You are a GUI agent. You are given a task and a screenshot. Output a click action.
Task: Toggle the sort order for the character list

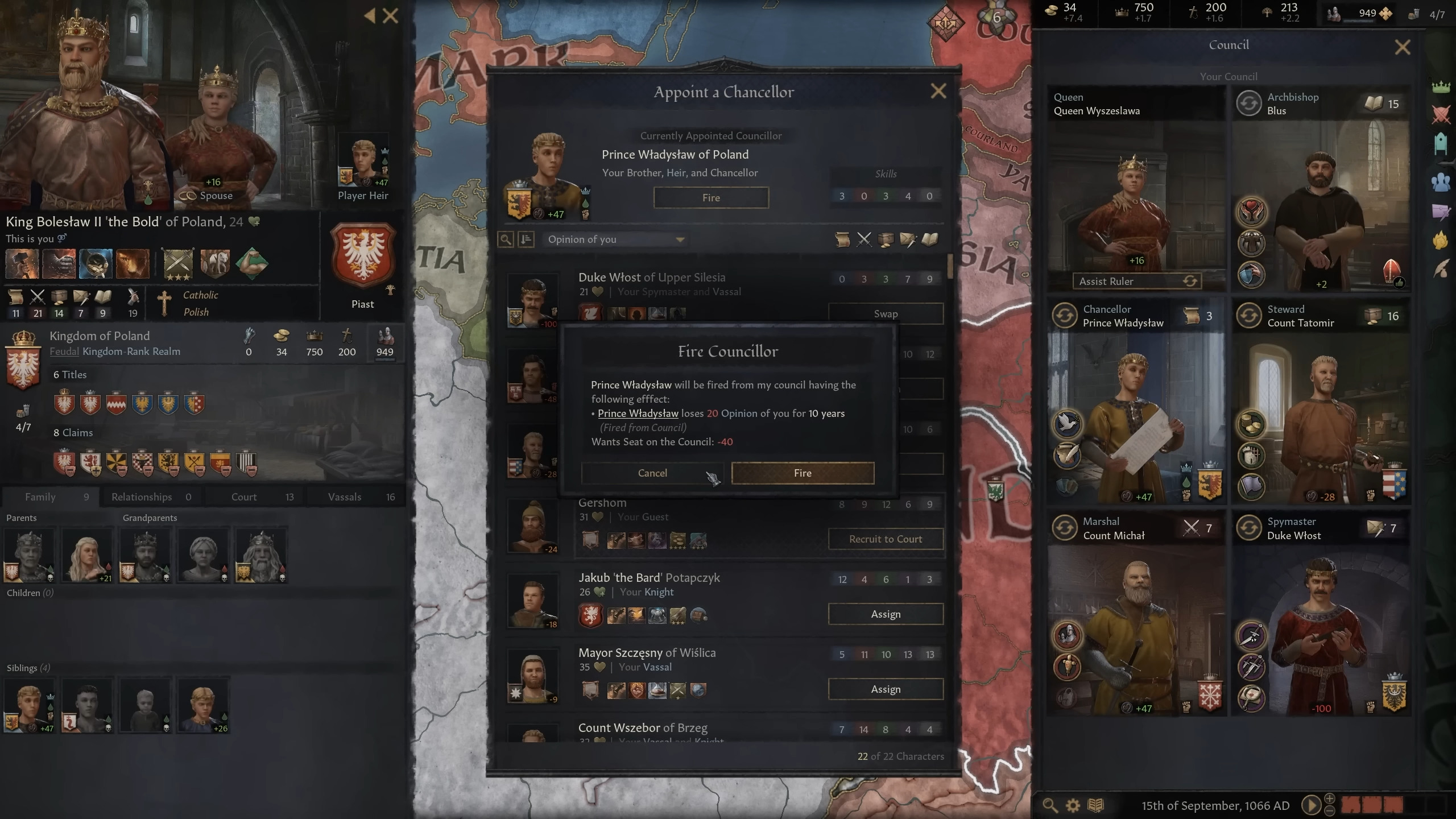527,239
